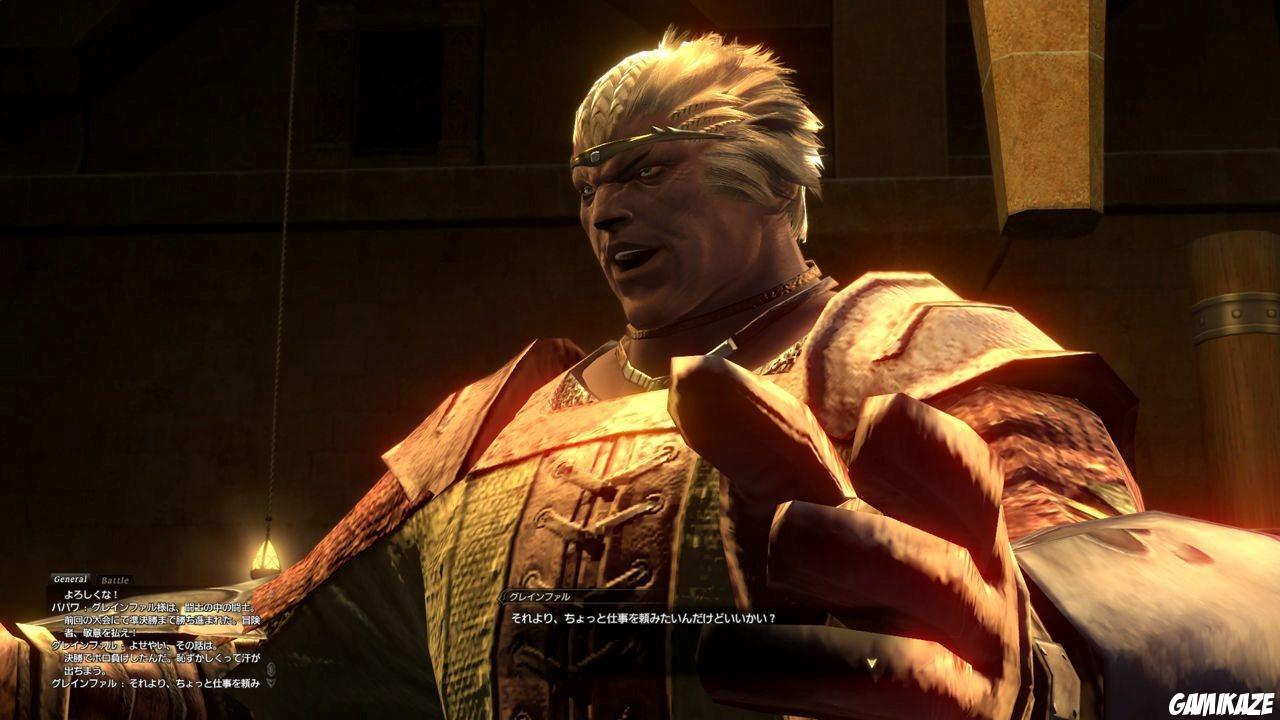Viewport: 1280px width, 720px height.
Task: Toggle the chat log visibility via General tab
Action: click(70, 577)
